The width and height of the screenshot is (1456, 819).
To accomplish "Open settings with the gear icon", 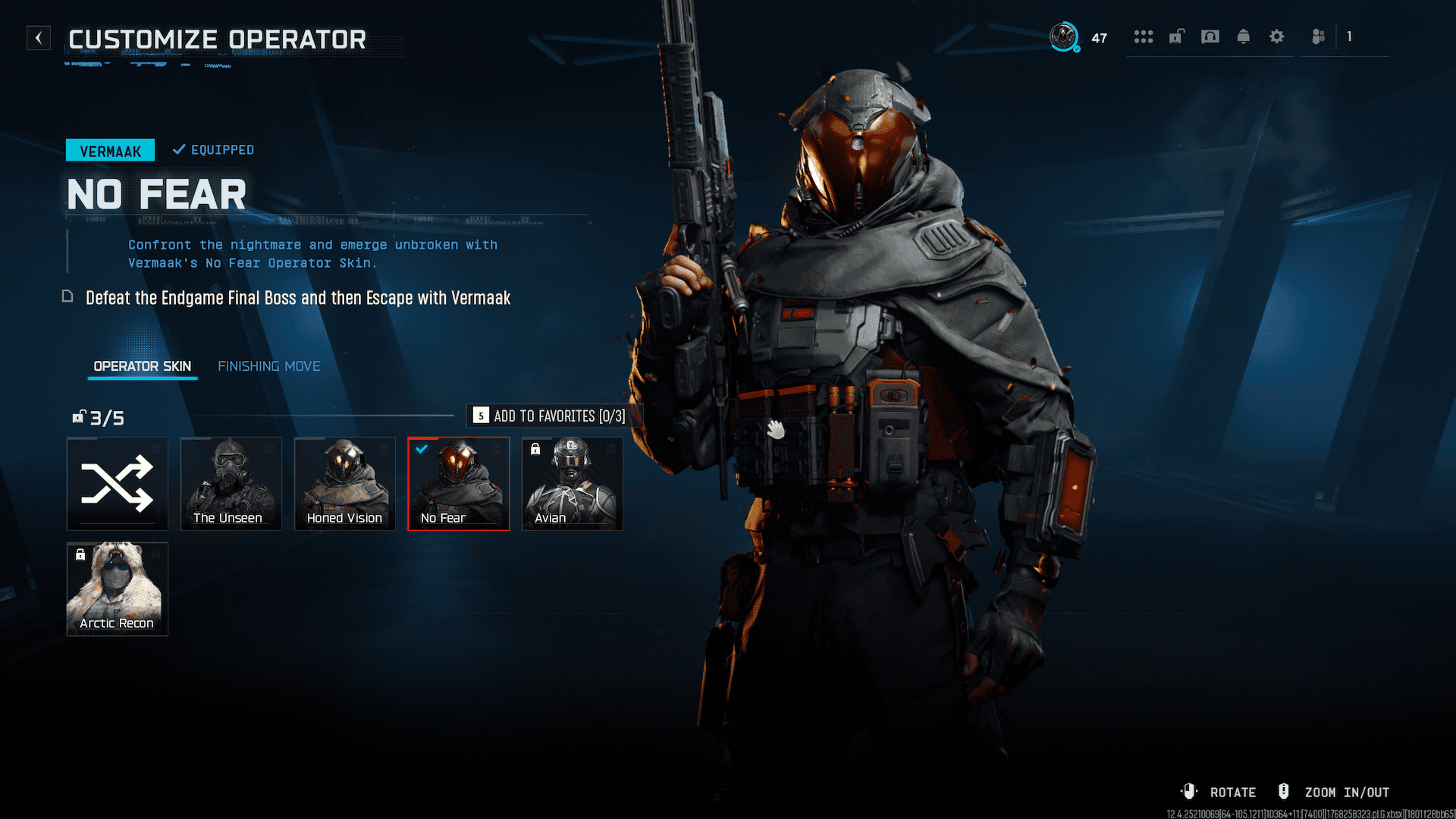I will point(1277,36).
